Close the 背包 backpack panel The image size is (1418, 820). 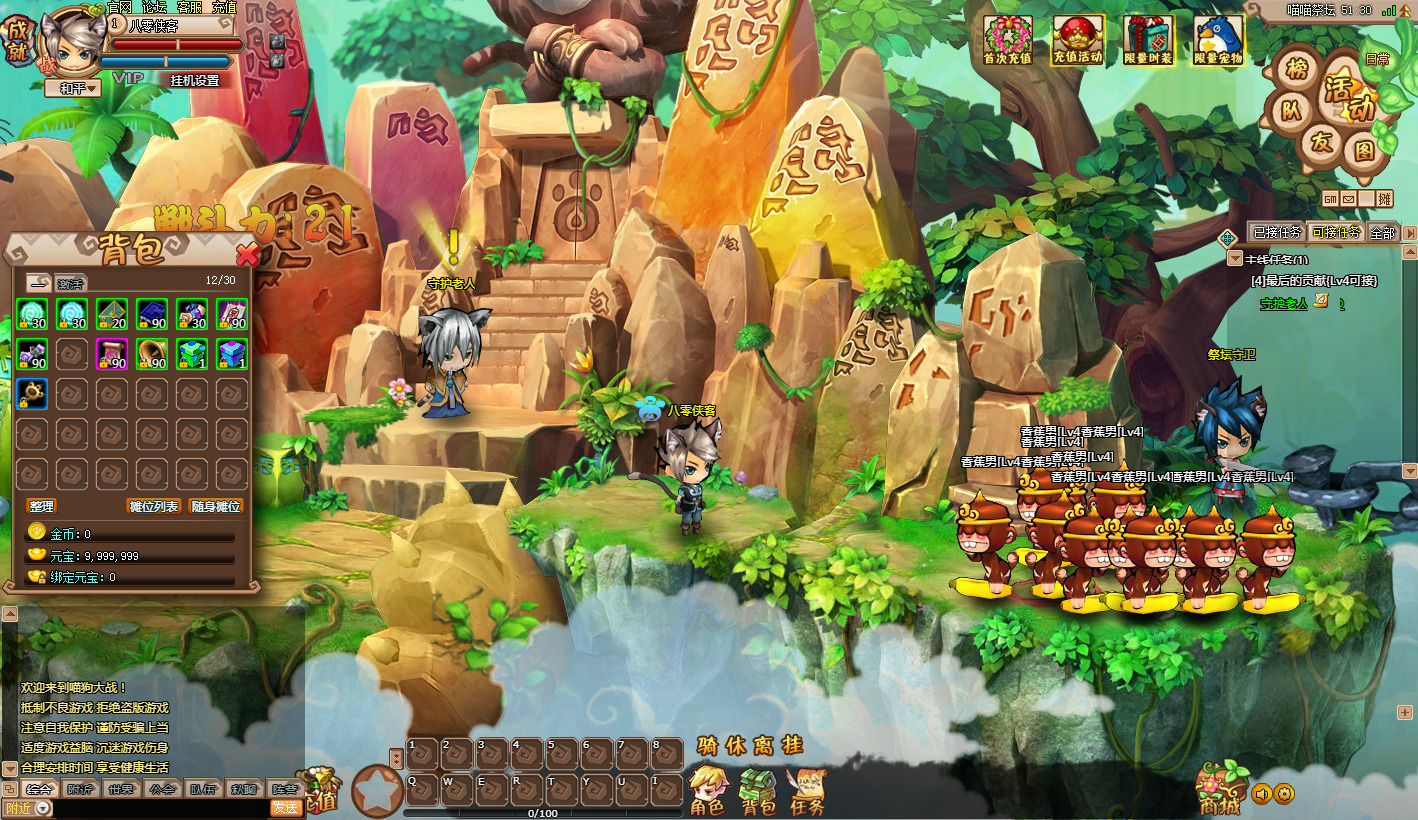pyautogui.click(x=246, y=254)
